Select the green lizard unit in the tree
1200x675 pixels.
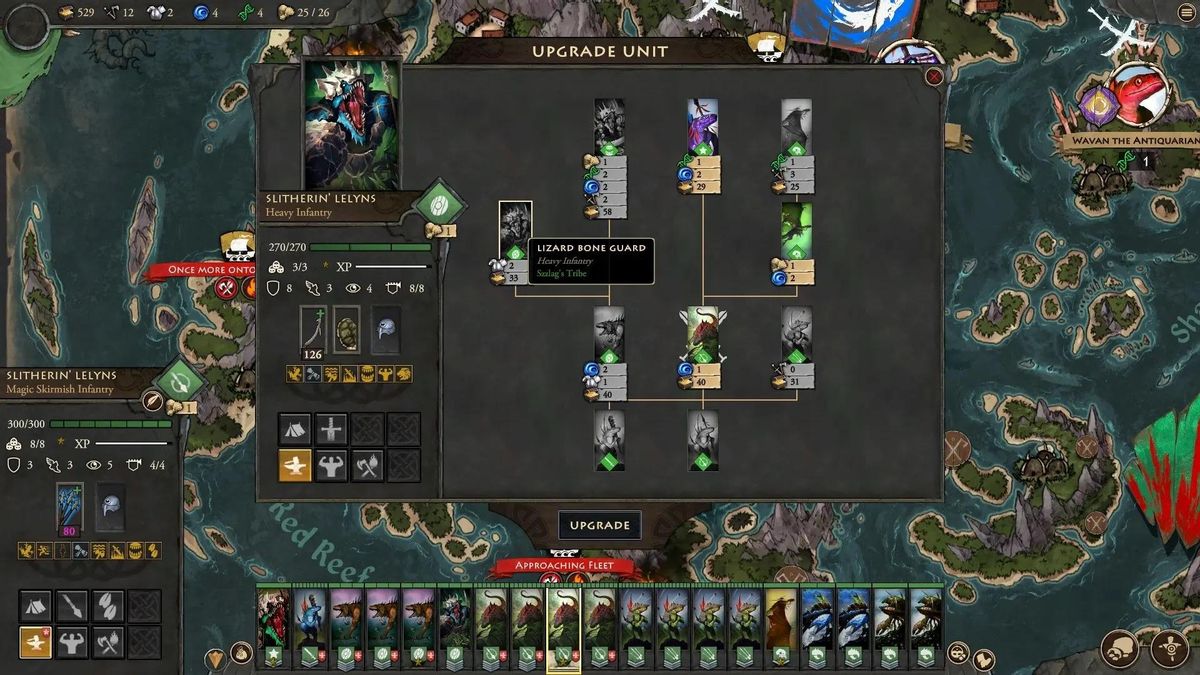pyautogui.click(x=796, y=231)
